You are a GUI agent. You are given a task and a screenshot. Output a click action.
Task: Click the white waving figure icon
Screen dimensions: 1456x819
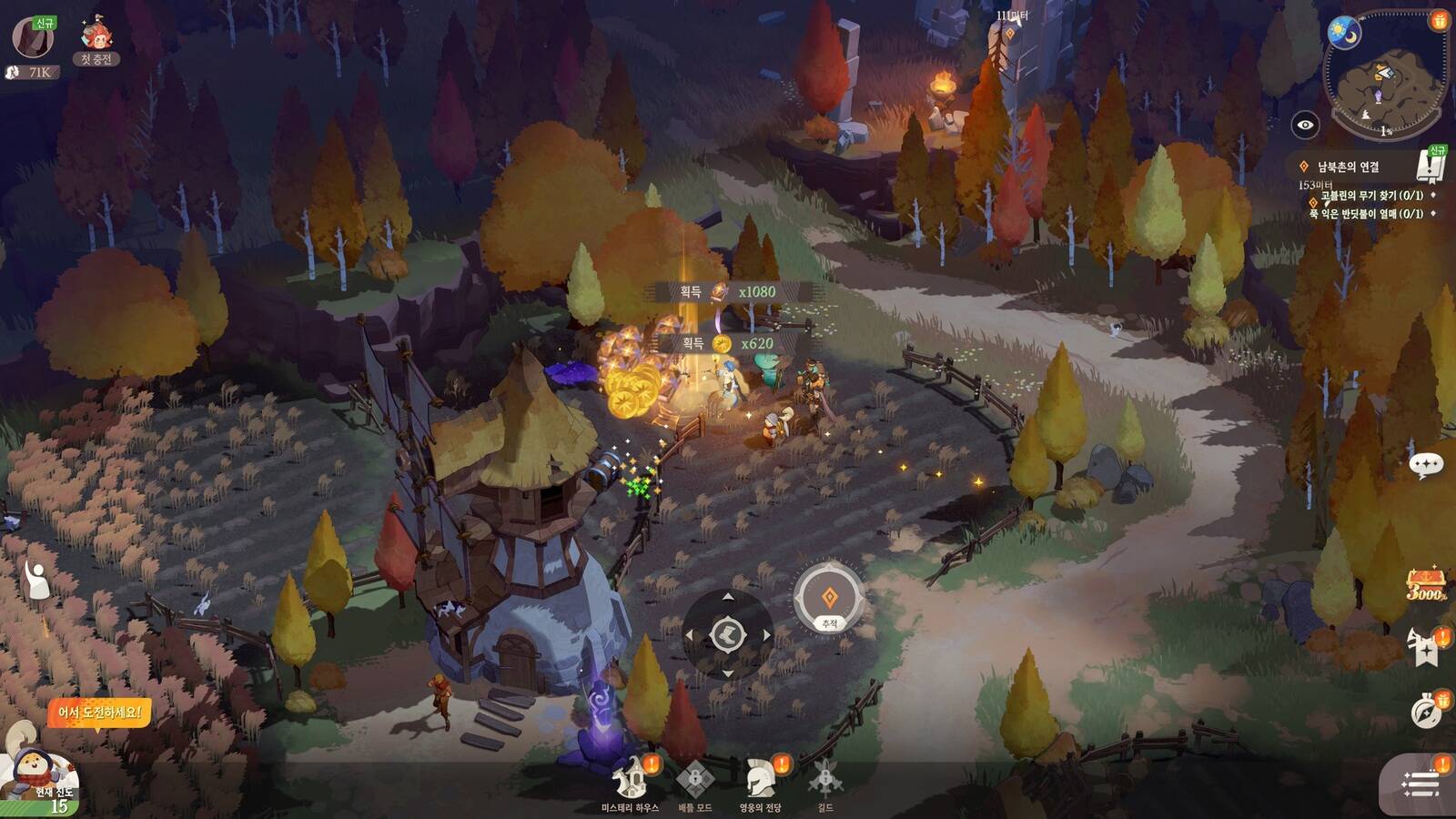36,580
